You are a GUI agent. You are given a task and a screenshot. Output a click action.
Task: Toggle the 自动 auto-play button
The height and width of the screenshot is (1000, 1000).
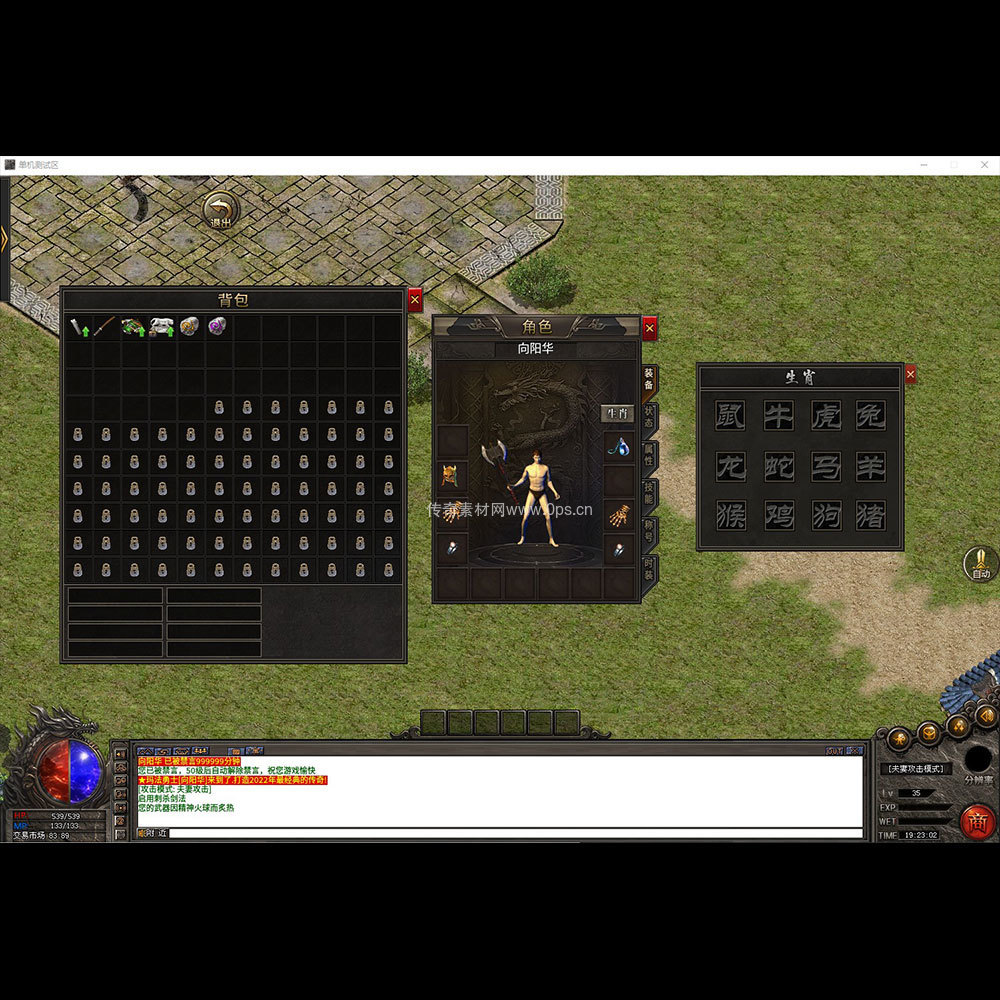(x=980, y=564)
